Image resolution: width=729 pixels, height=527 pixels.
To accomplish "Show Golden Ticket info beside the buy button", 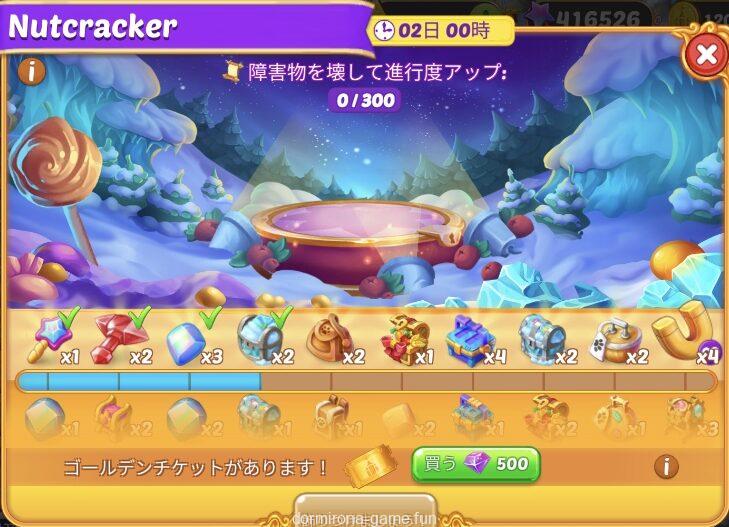I will 666,466.
